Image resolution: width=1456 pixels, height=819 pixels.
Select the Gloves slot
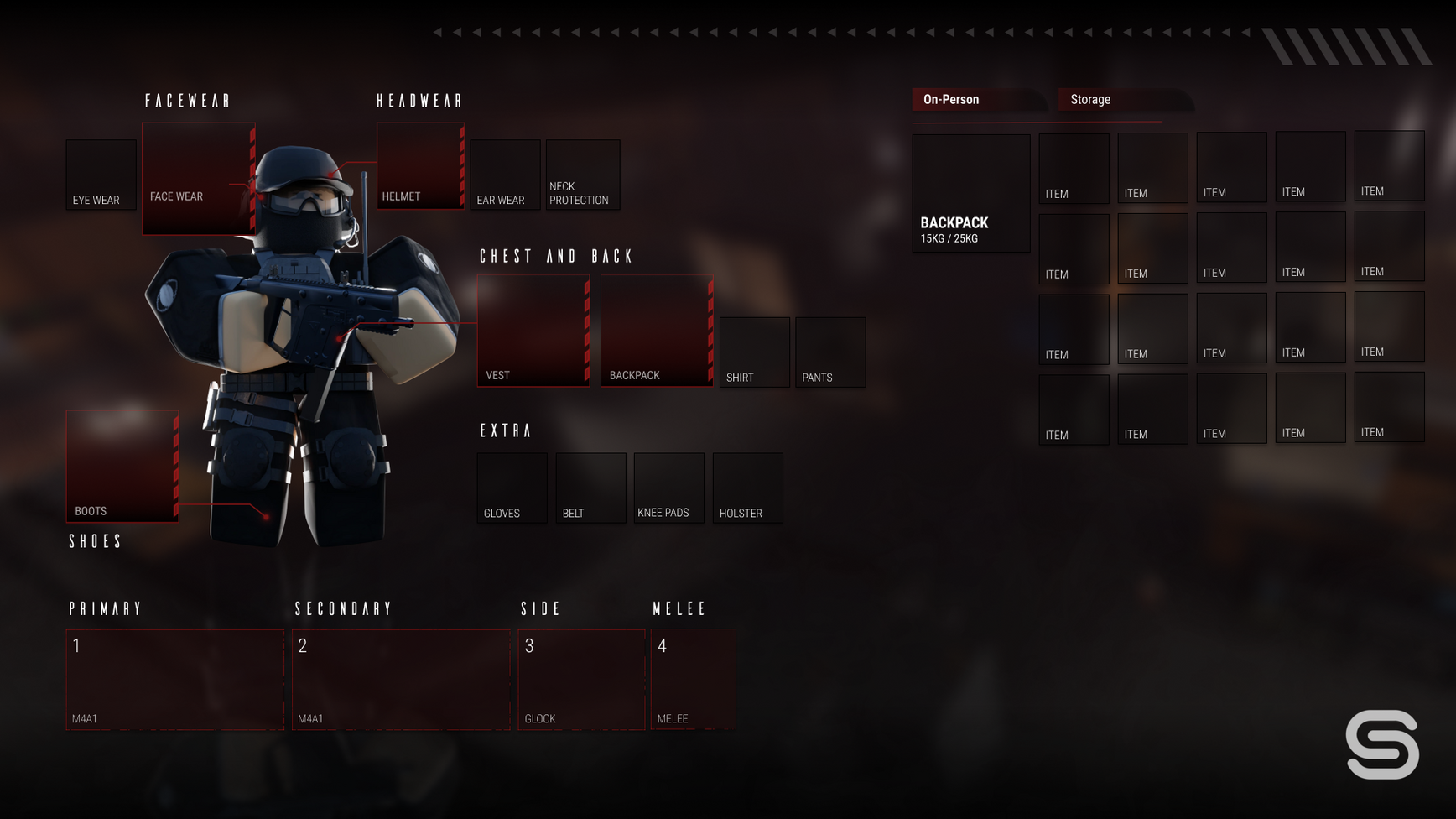tap(512, 488)
